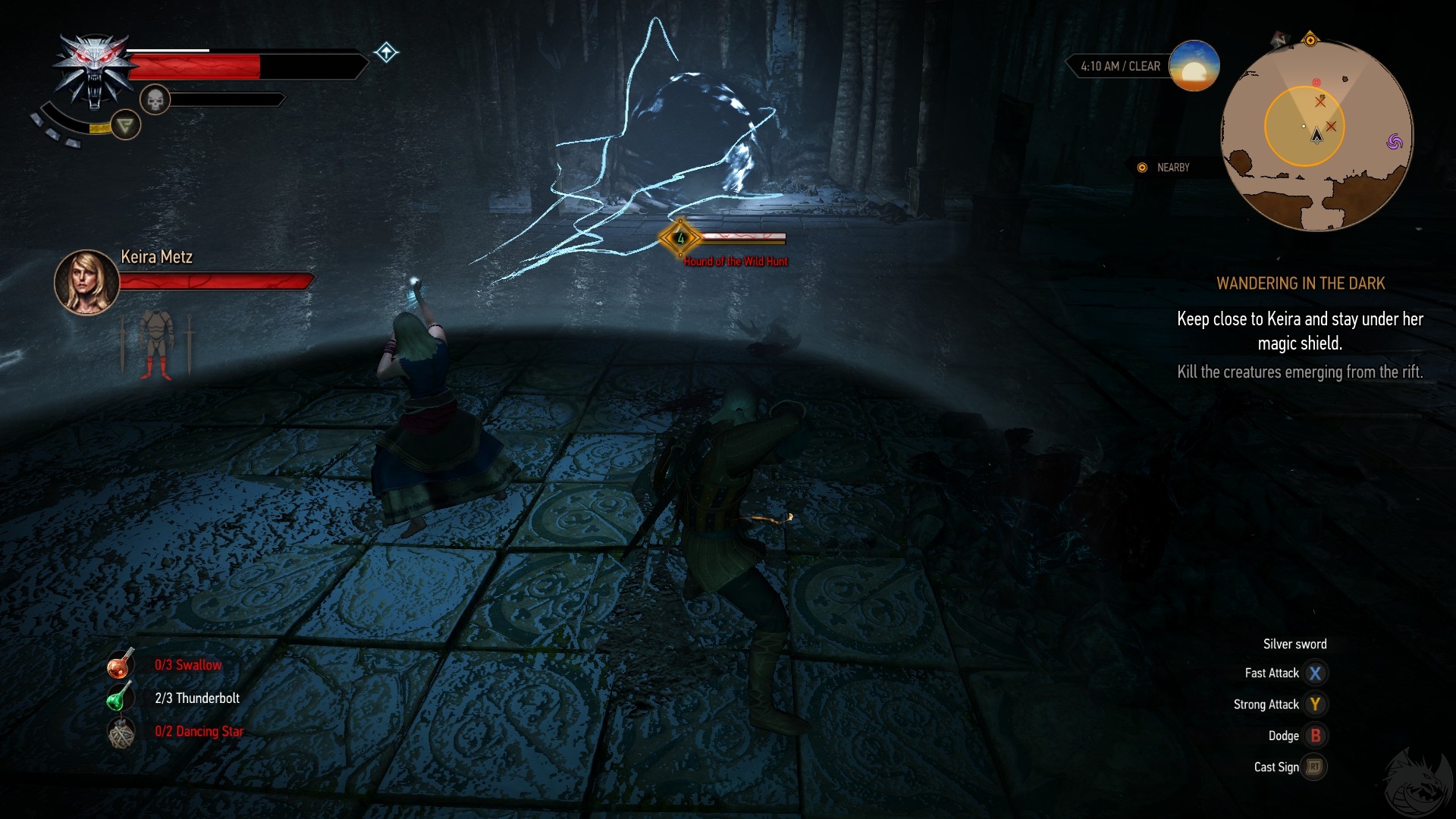
Task: Click the buff icon beside the health bar
Action: tap(386, 52)
